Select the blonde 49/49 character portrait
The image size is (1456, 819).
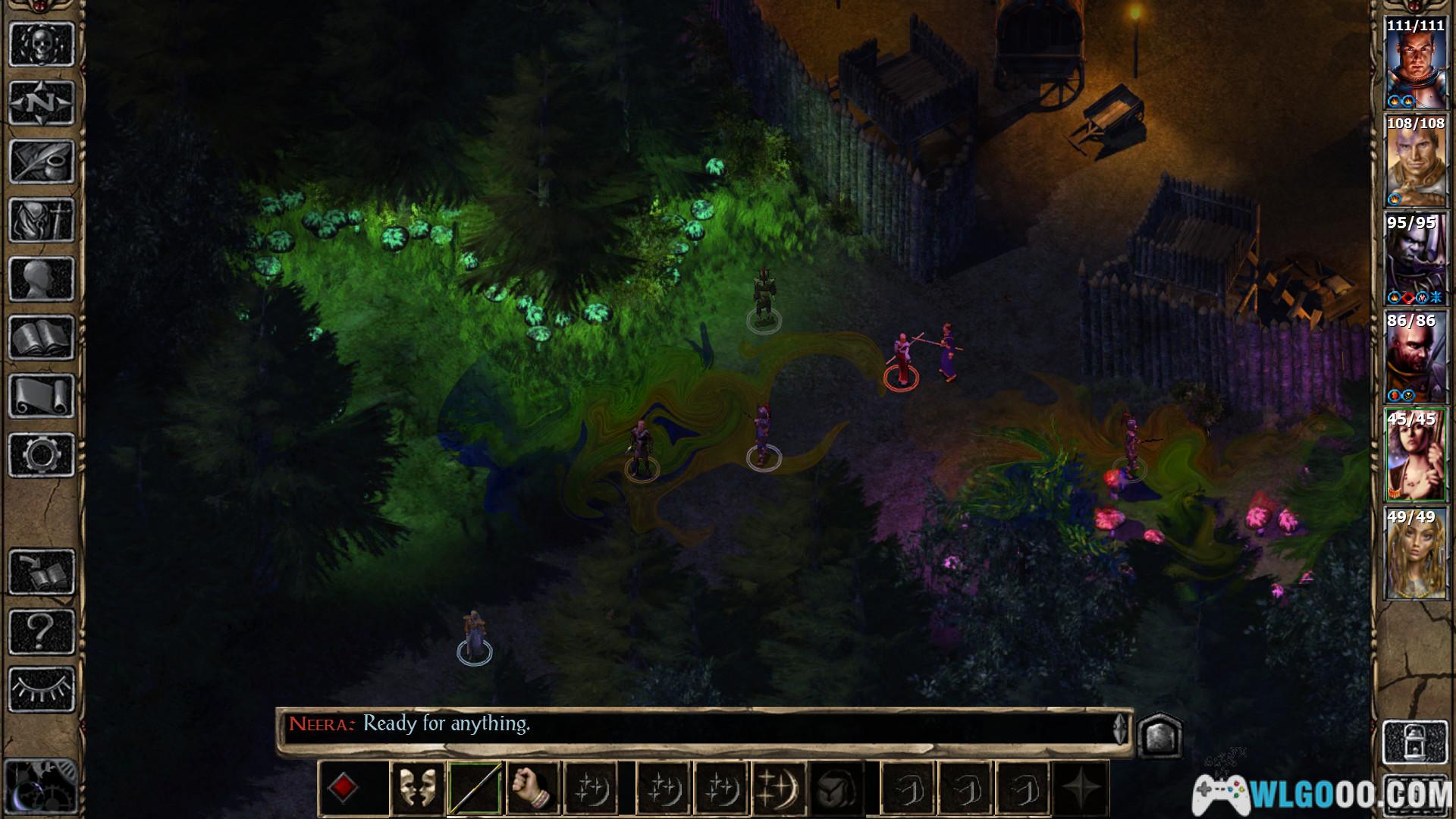tap(1415, 554)
